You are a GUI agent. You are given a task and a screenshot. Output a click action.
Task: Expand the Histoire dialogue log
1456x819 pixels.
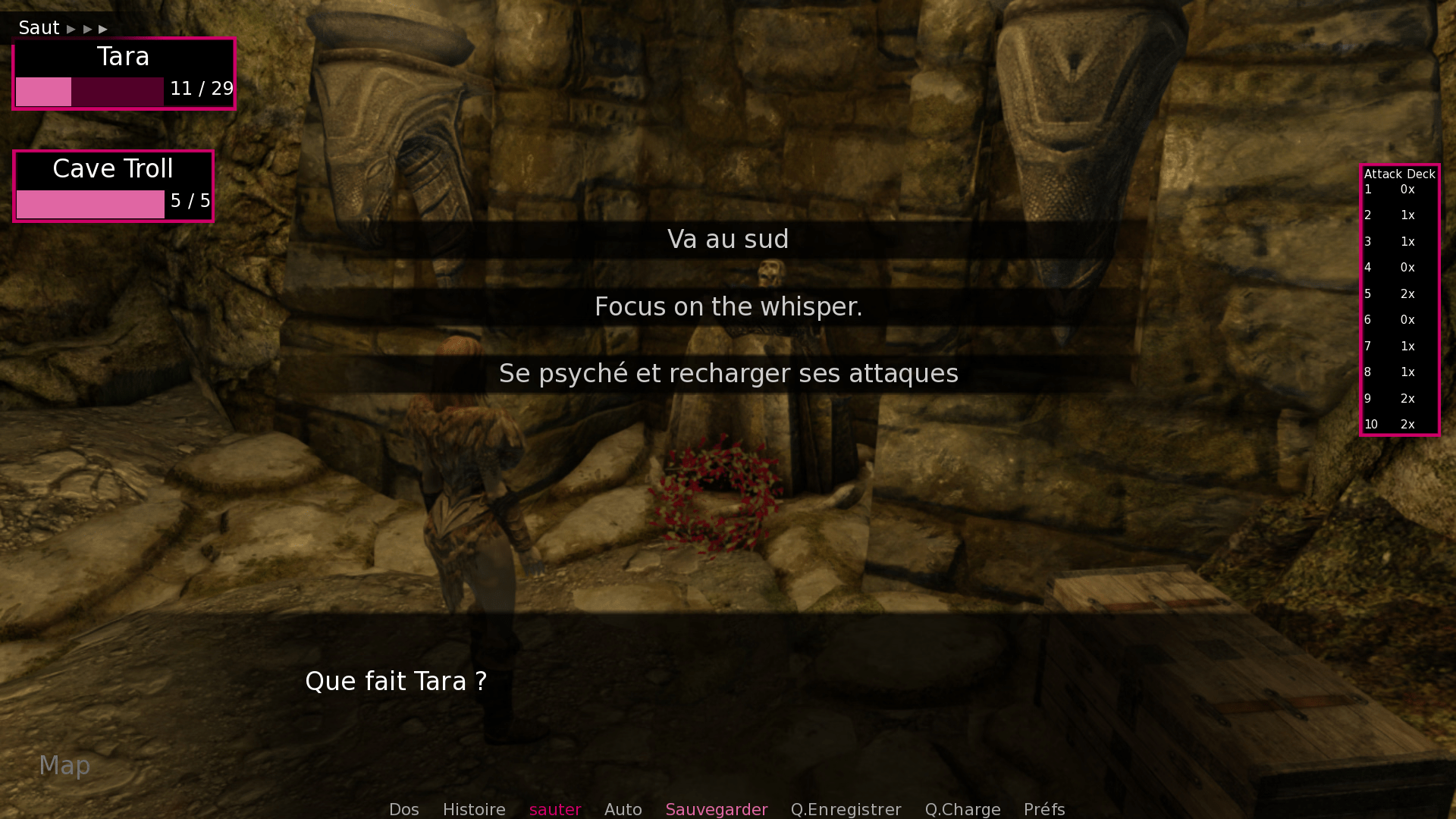(x=474, y=809)
